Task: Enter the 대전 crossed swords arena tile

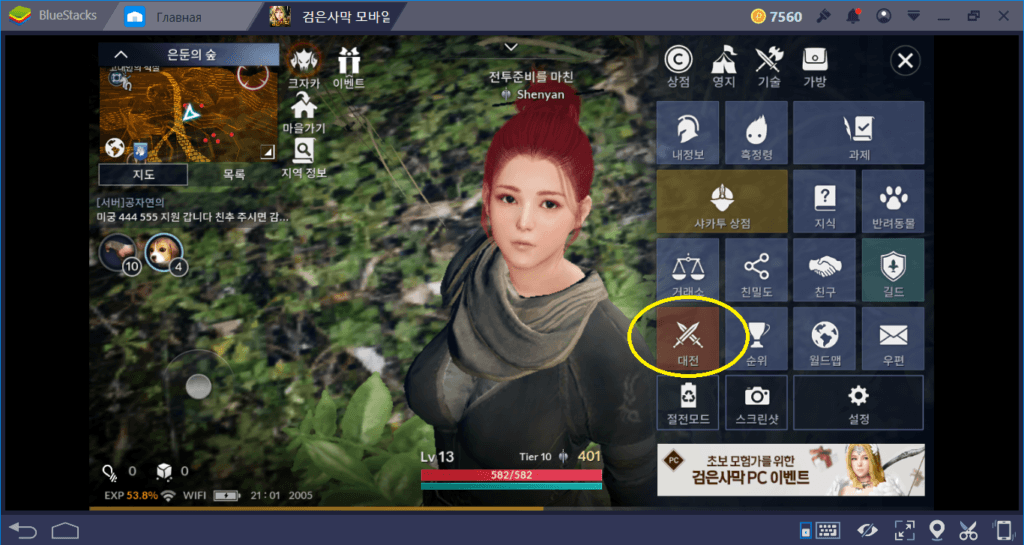Action: (x=688, y=338)
